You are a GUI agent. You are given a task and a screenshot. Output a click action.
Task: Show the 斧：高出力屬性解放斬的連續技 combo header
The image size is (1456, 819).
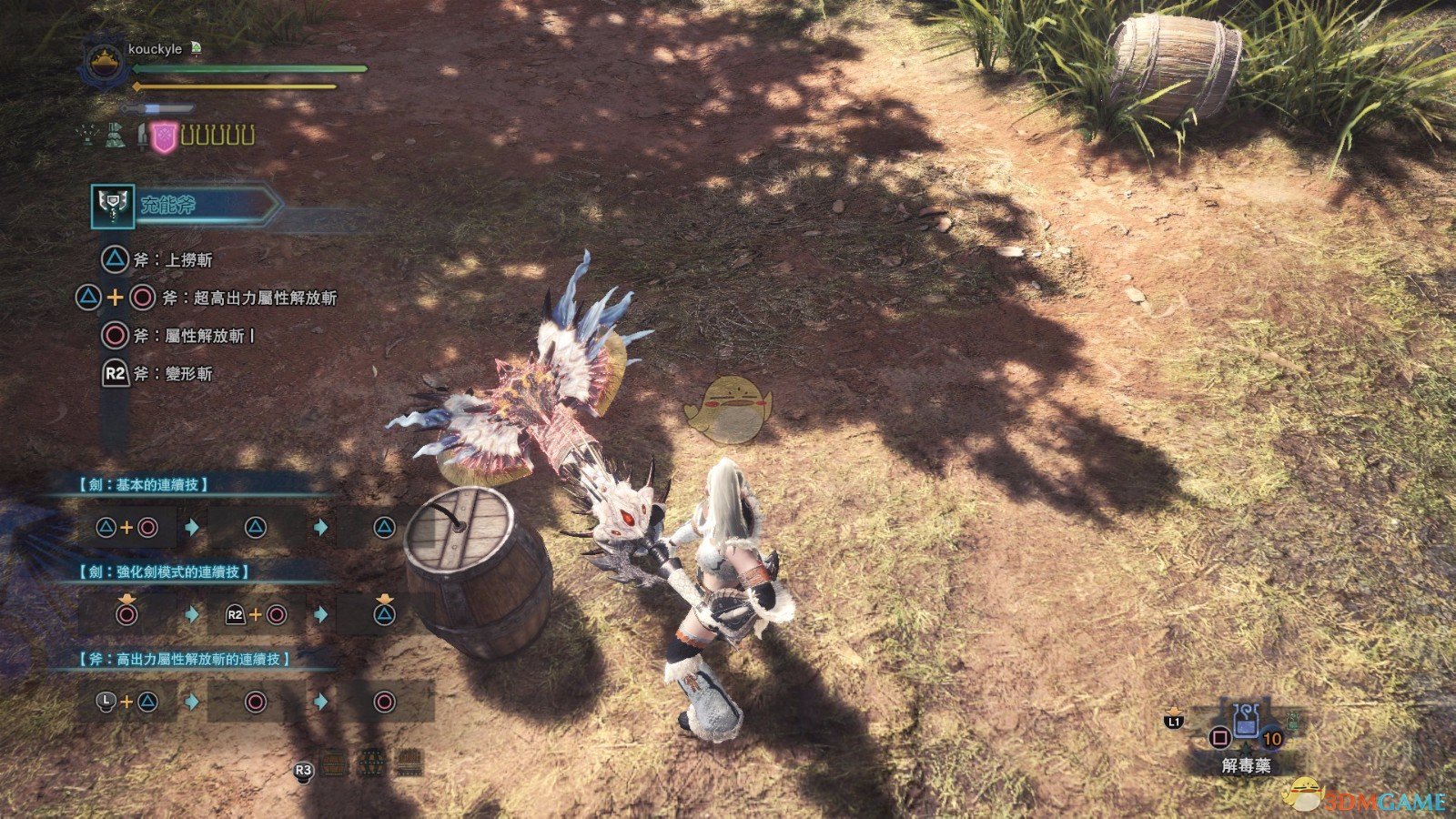184,658
